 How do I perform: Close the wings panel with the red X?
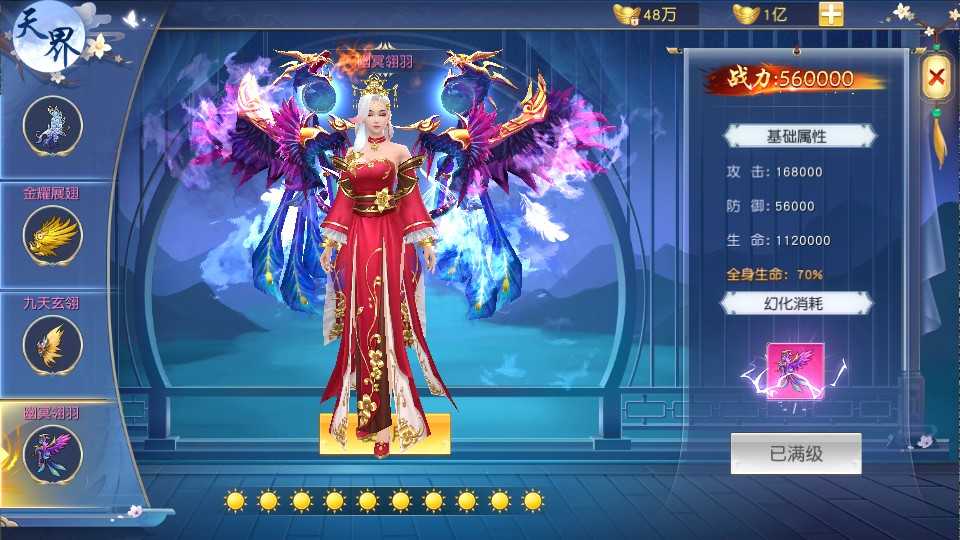[x=936, y=75]
